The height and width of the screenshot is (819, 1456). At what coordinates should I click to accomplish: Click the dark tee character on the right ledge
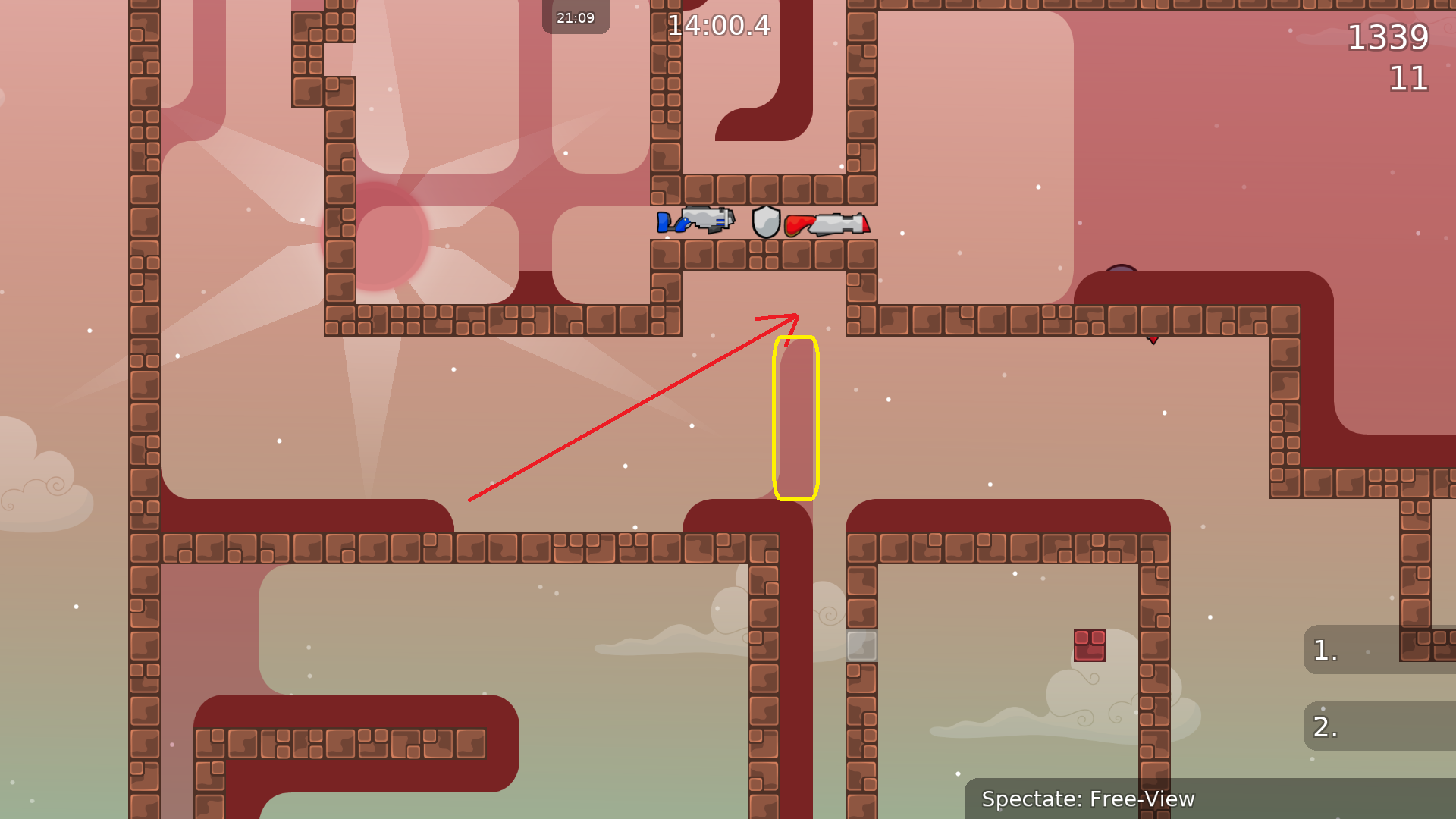[1122, 269]
